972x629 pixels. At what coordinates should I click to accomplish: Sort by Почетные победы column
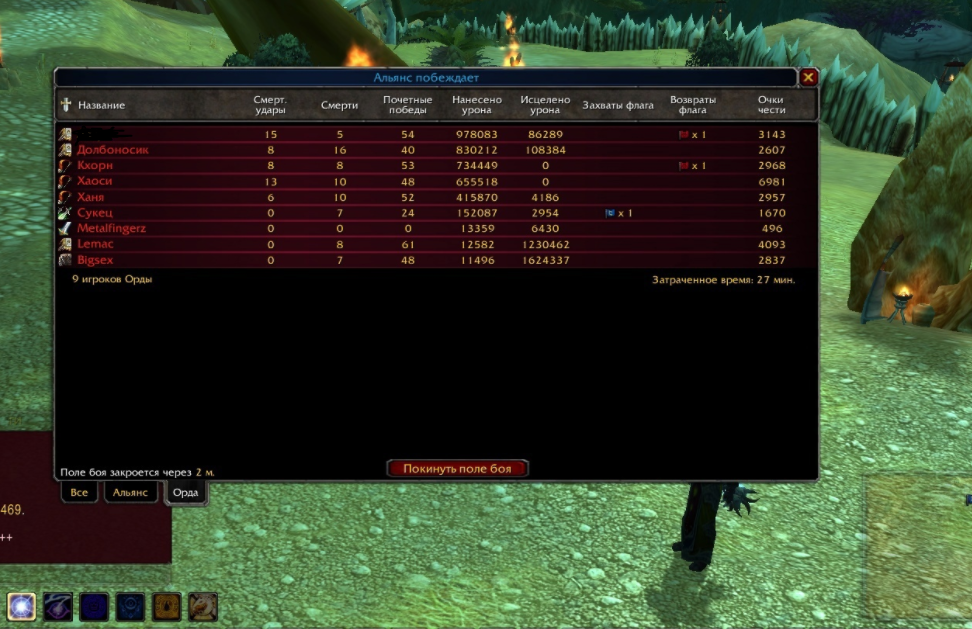coord(408,105)
